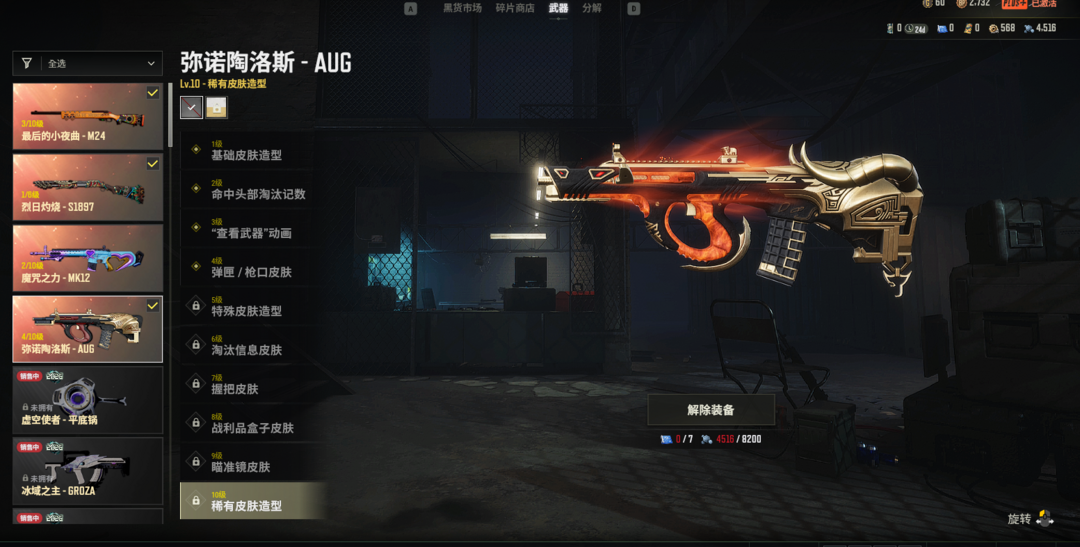Click the checkmark box under the weapon title
Viewport: 1080px width, 547px height.
pyautogui.click(x=191, y=107)
